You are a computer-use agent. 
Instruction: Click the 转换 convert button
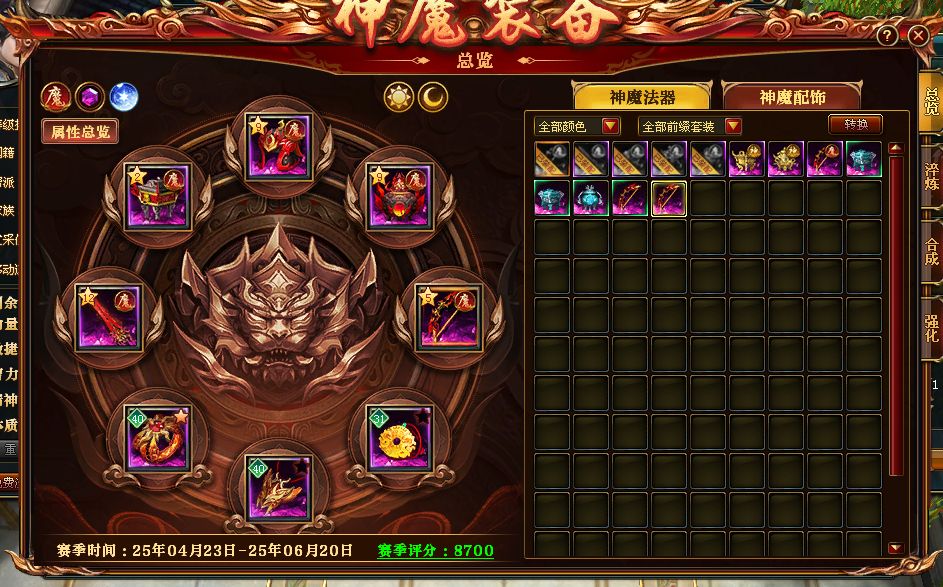tap(855, 124)
